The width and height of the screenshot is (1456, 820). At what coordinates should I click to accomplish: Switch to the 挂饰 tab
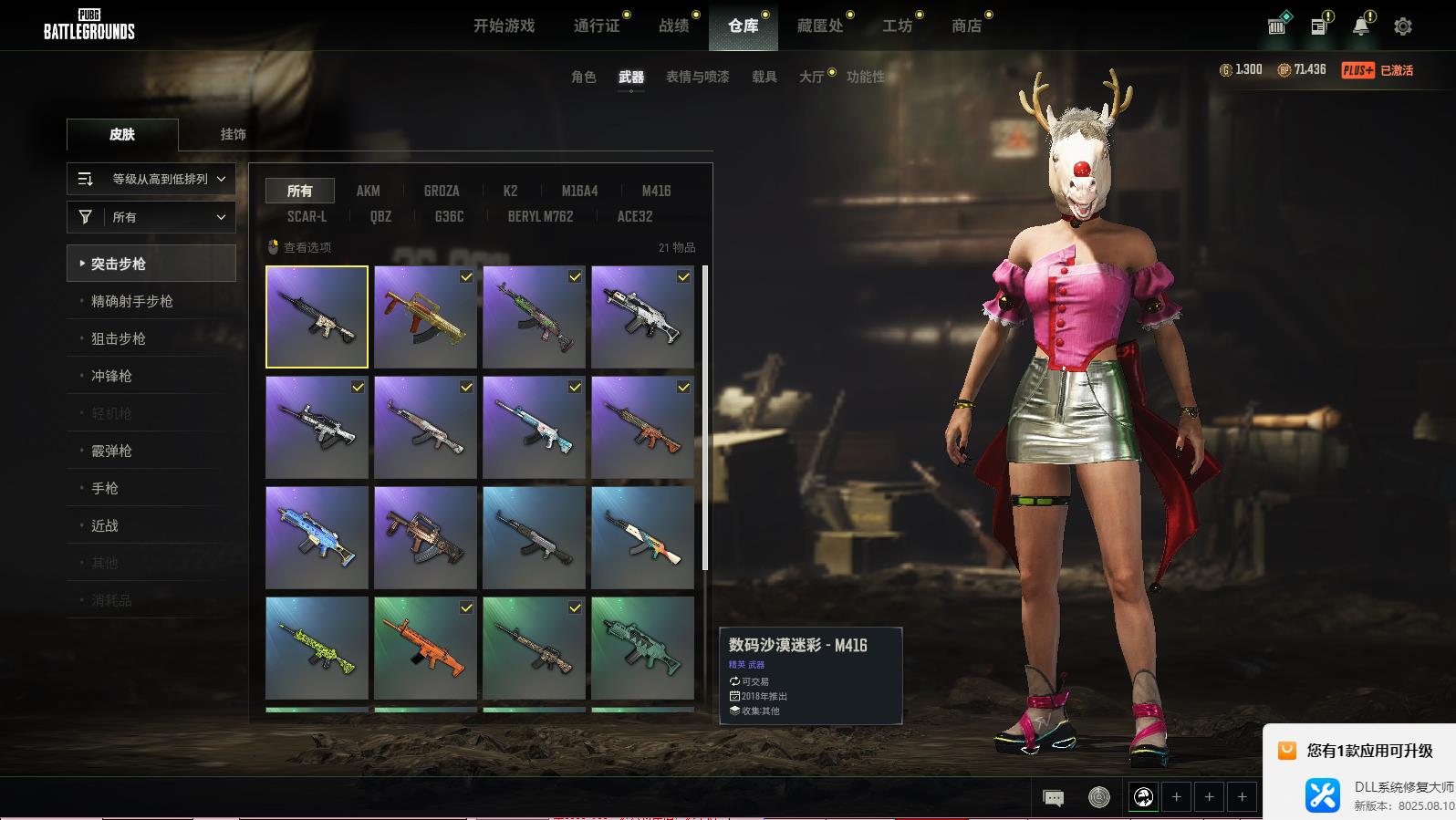(233, 134)
